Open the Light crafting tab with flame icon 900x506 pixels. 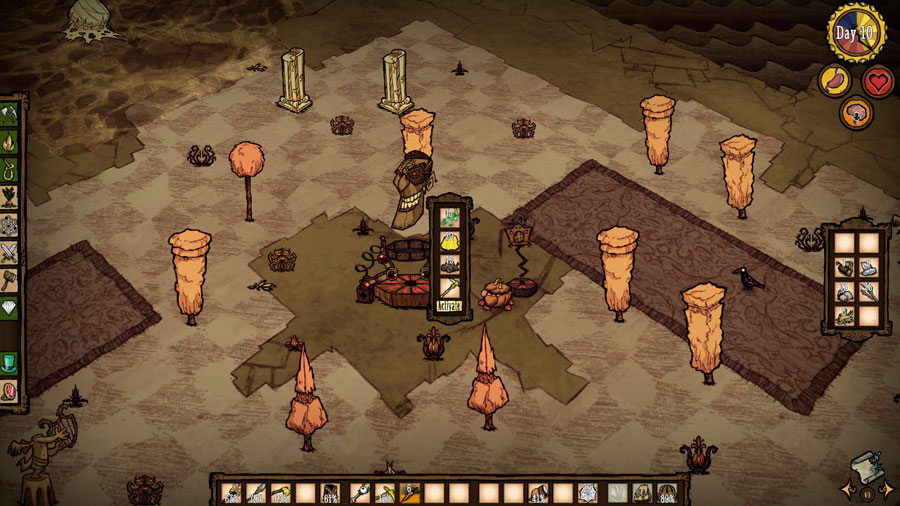11,139
